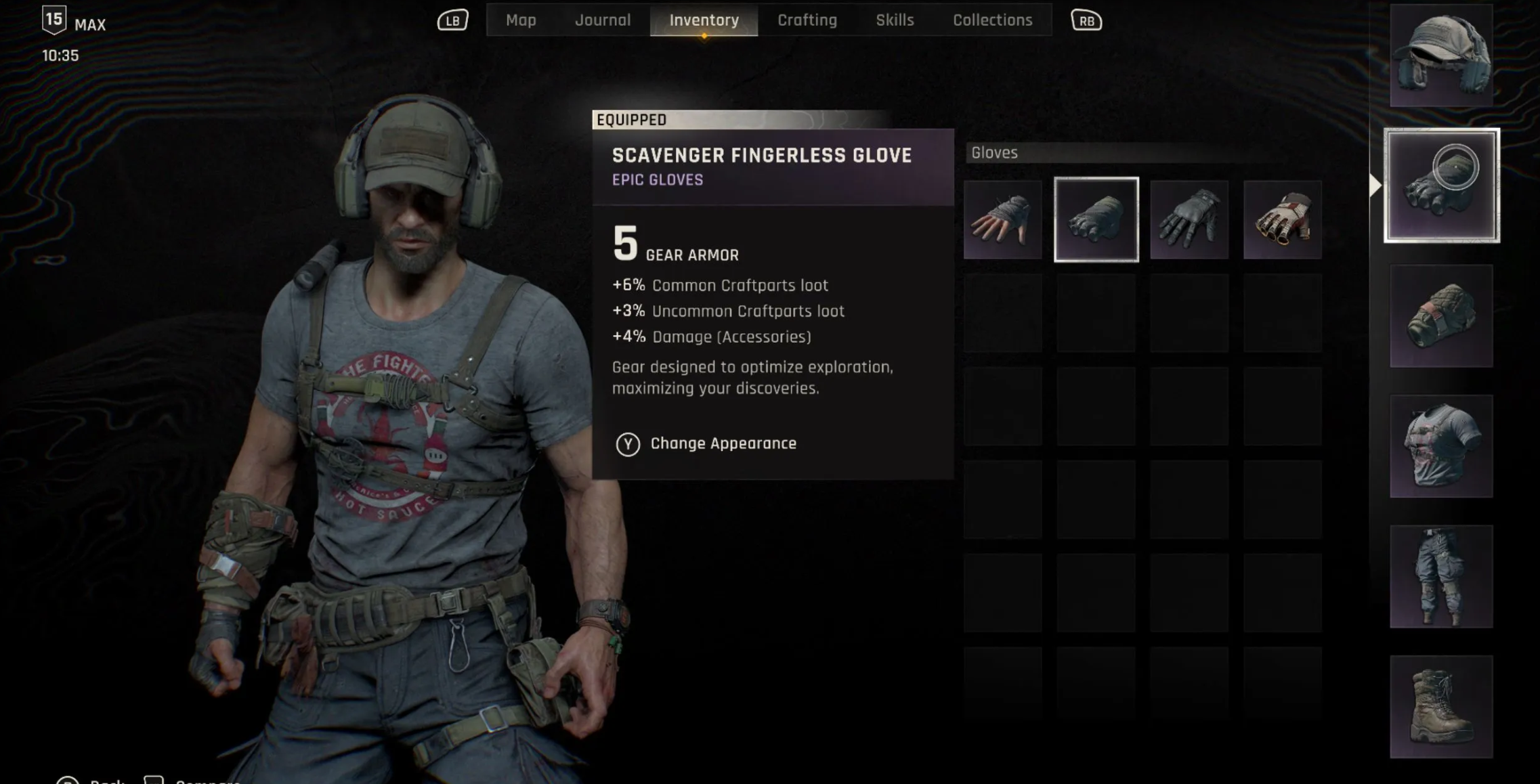Switch to the Map tab

[521, 20]
